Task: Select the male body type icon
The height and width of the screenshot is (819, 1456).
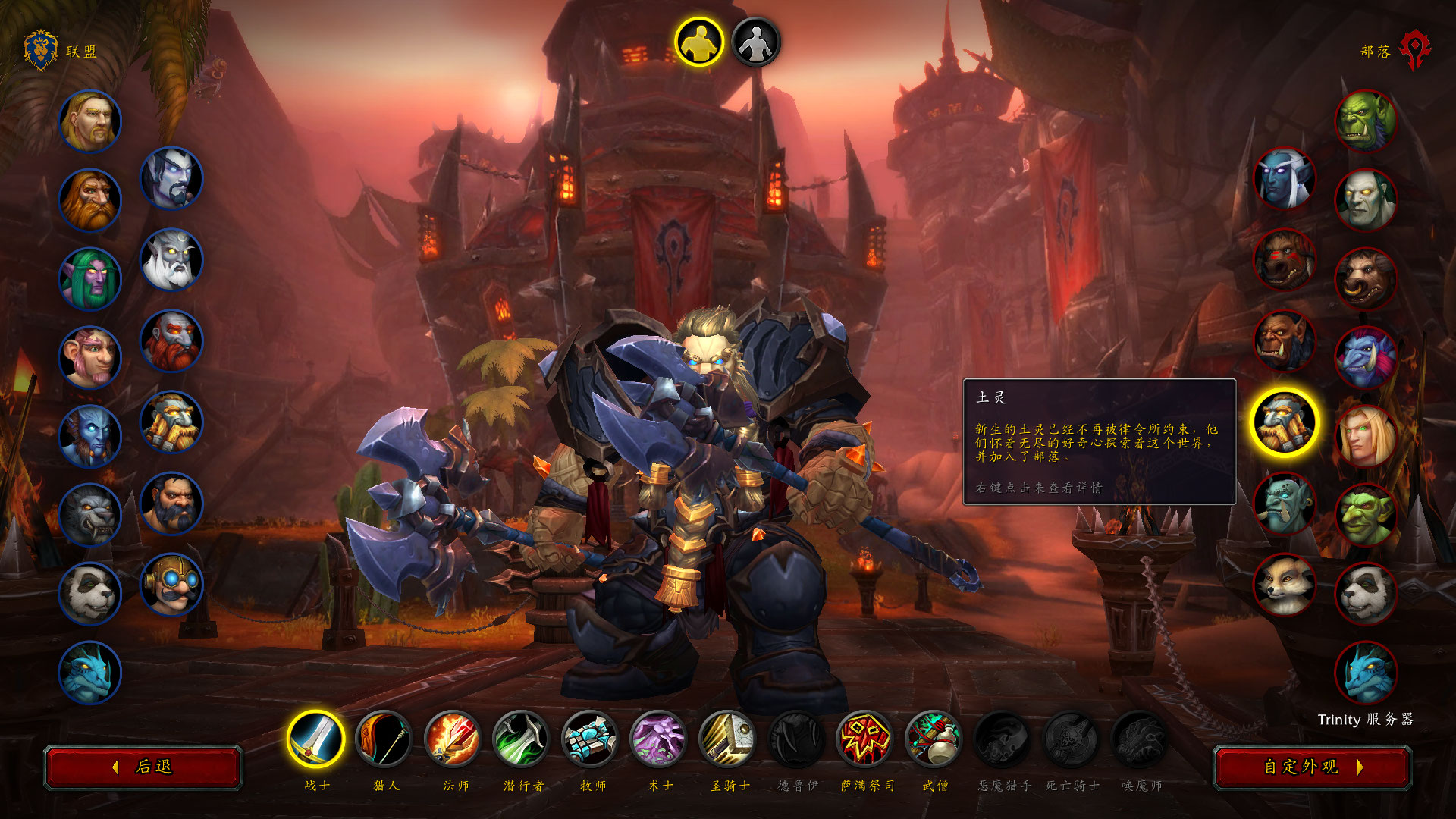Action: coord(699,42)
